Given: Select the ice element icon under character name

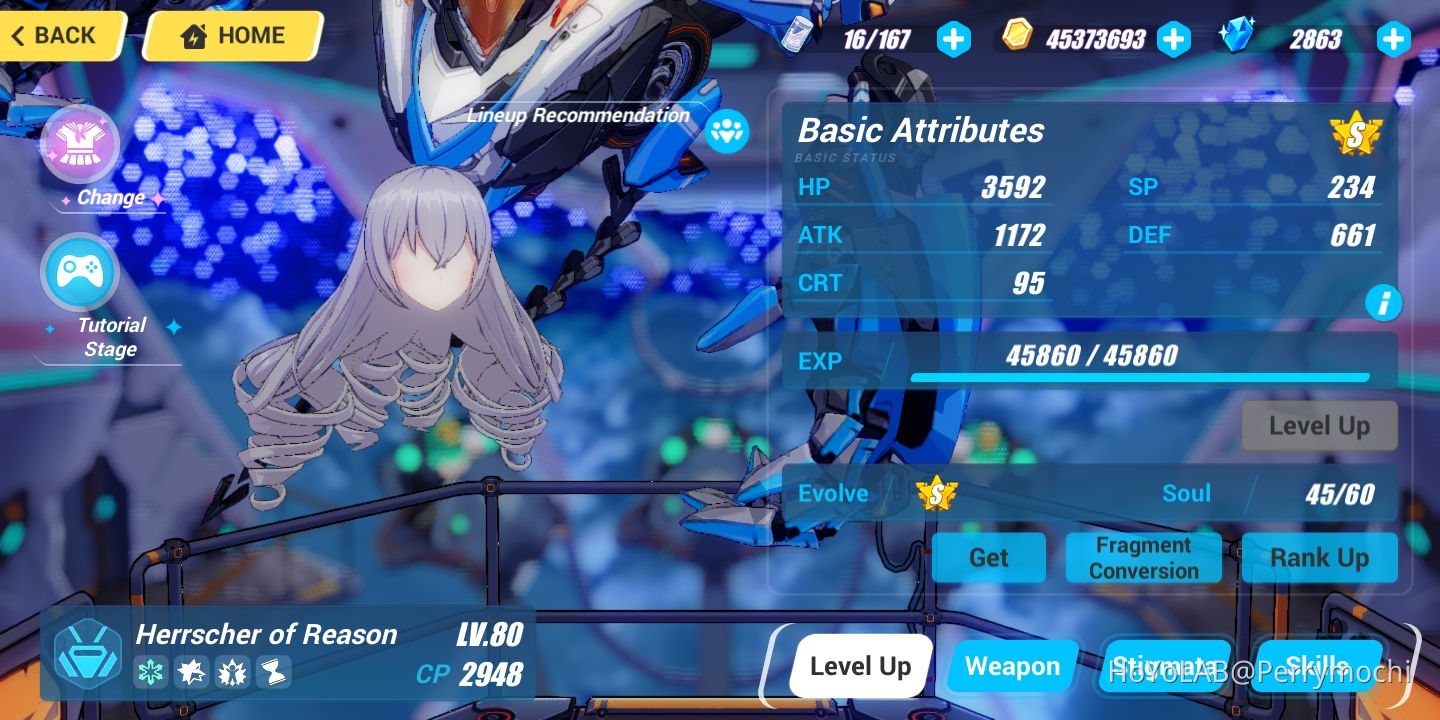Looking at the screenshot, I should tap(150, 672).
